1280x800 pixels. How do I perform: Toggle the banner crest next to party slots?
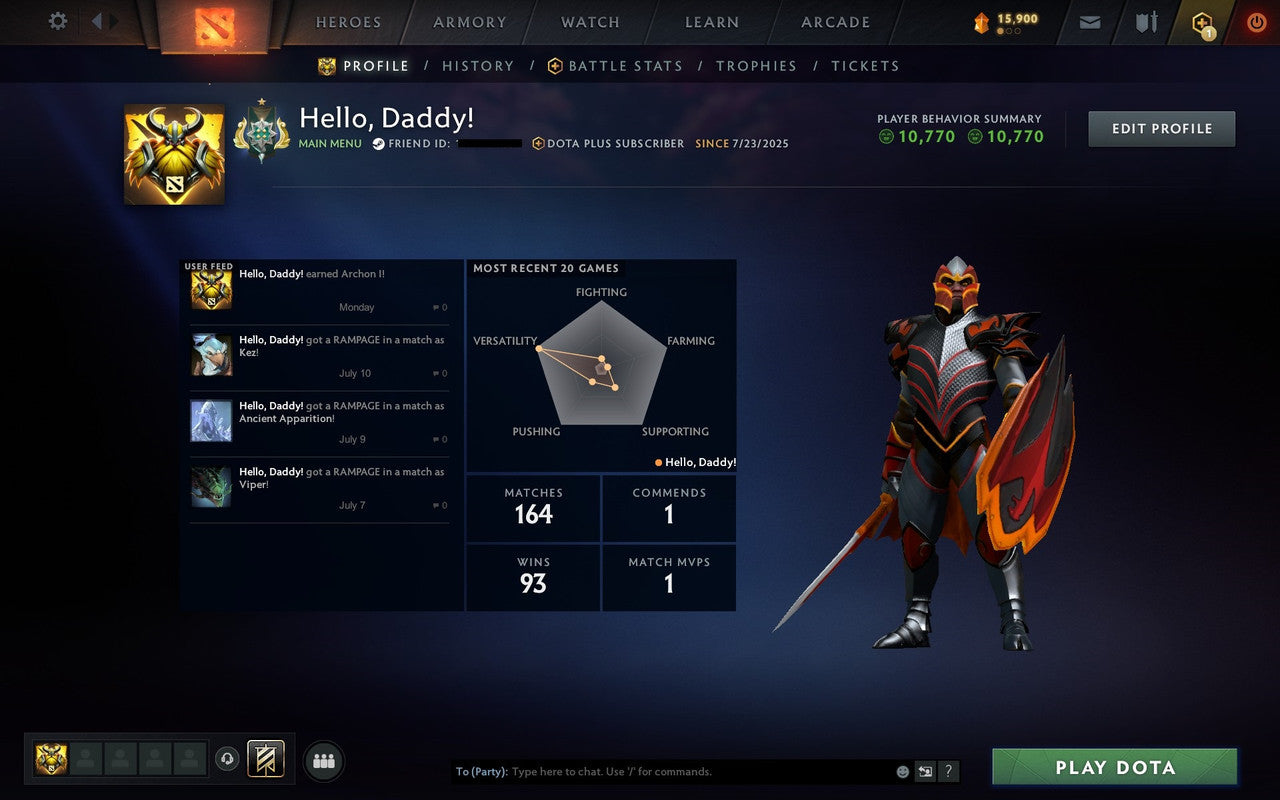pos(266,760)
